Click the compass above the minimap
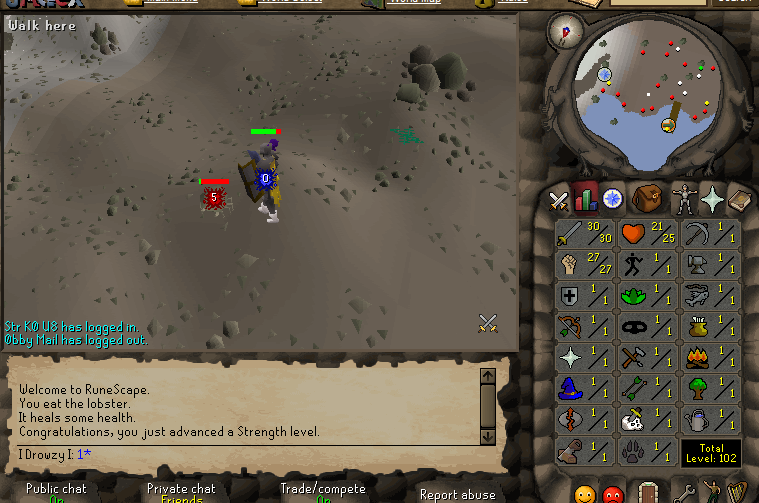 (x=566, y=31)
